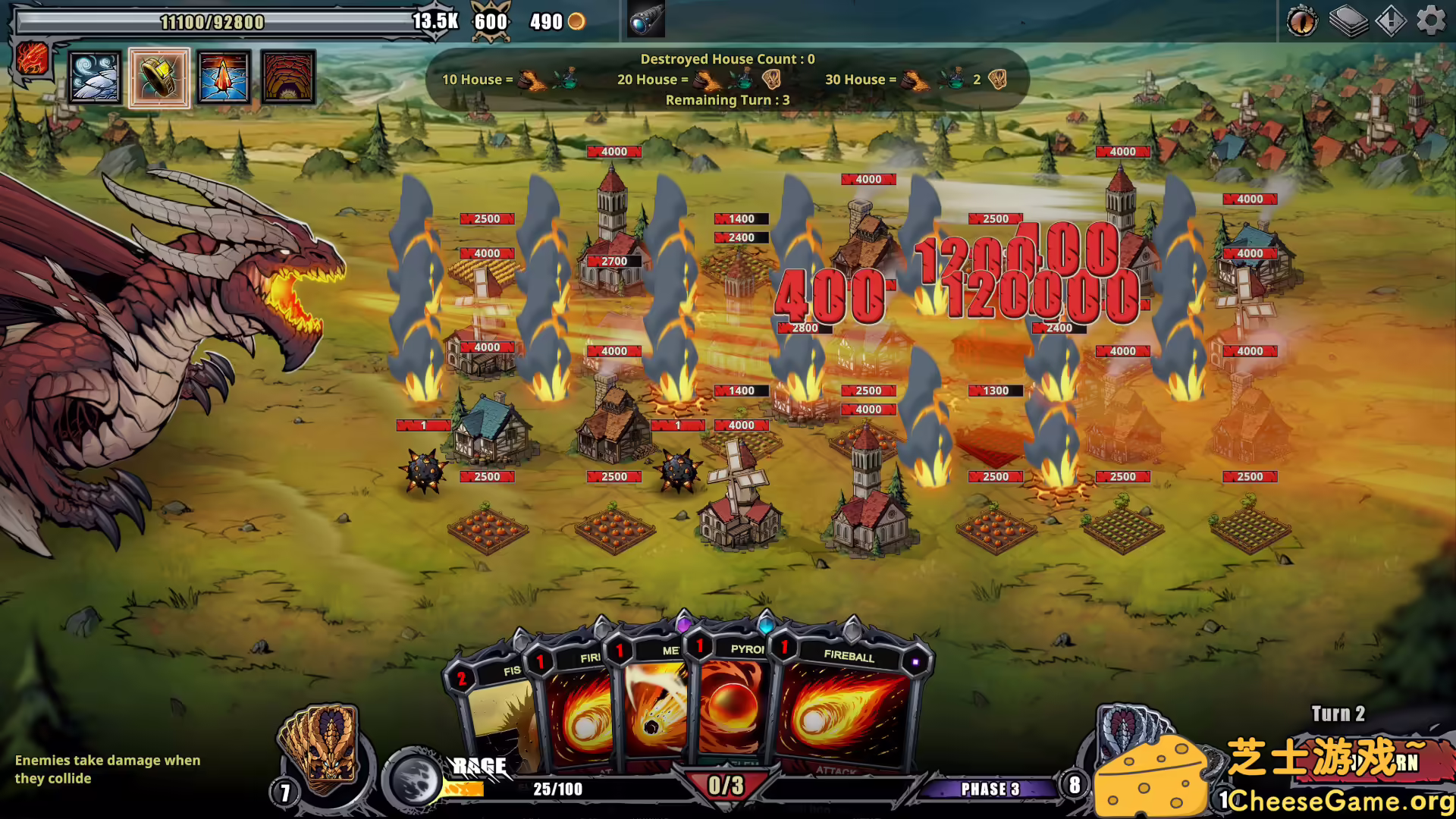This screenshot has height=819, width=1456.
Task: Select the leftmost two-cost card
Action: 497,720
